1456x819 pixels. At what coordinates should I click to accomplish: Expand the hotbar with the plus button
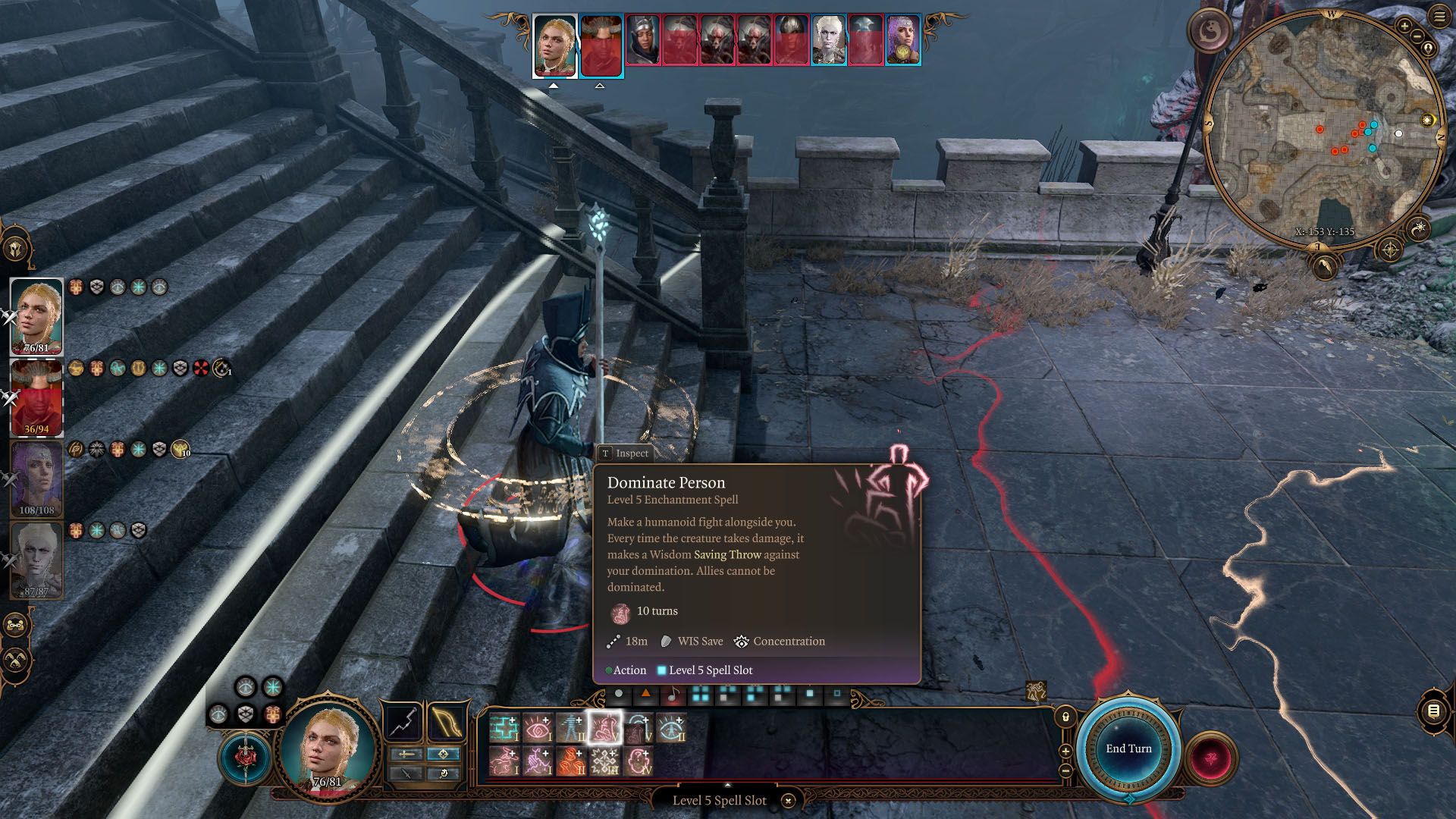[1065, 751]
